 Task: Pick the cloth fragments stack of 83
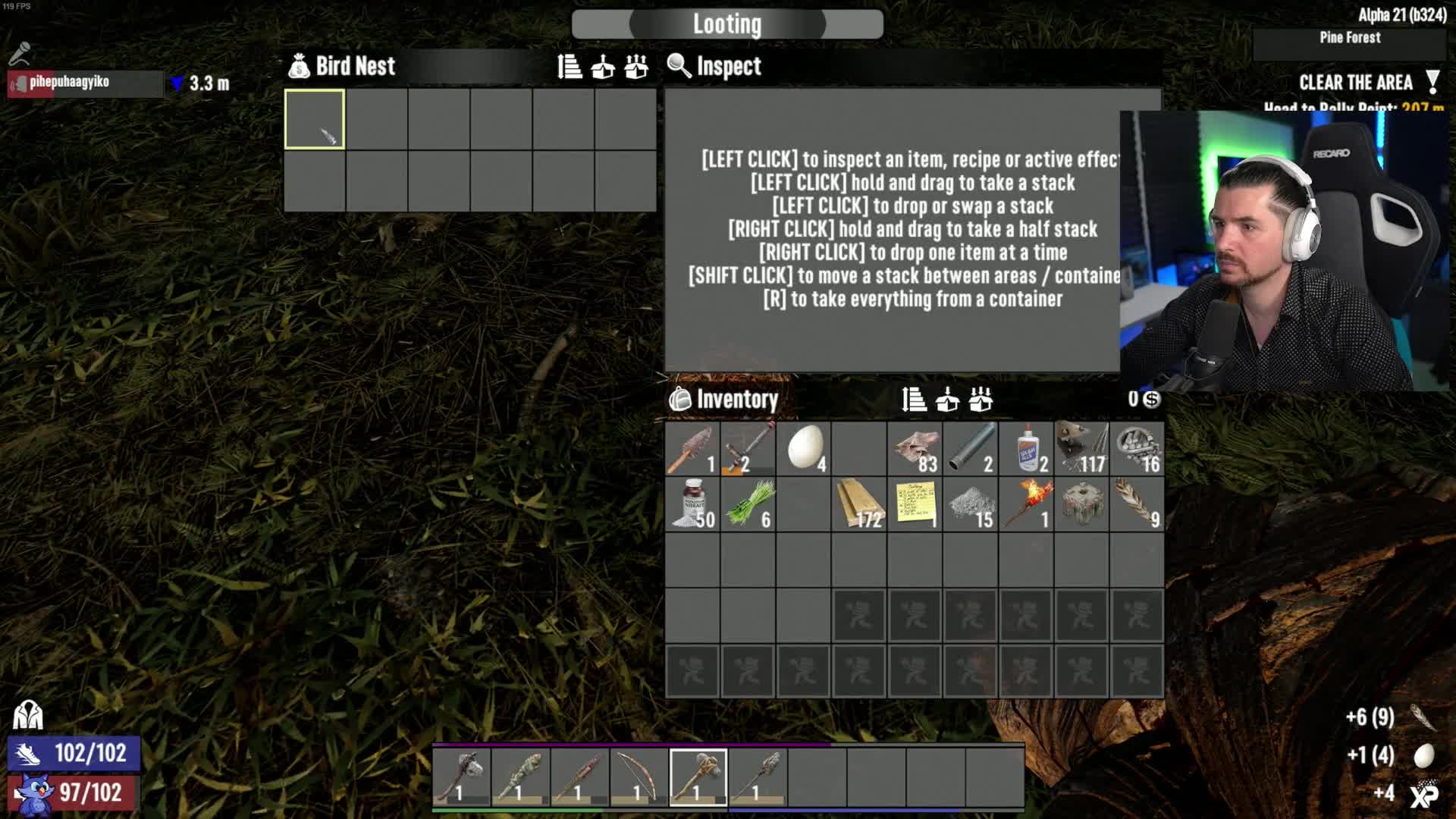click(x=915, y=448)
